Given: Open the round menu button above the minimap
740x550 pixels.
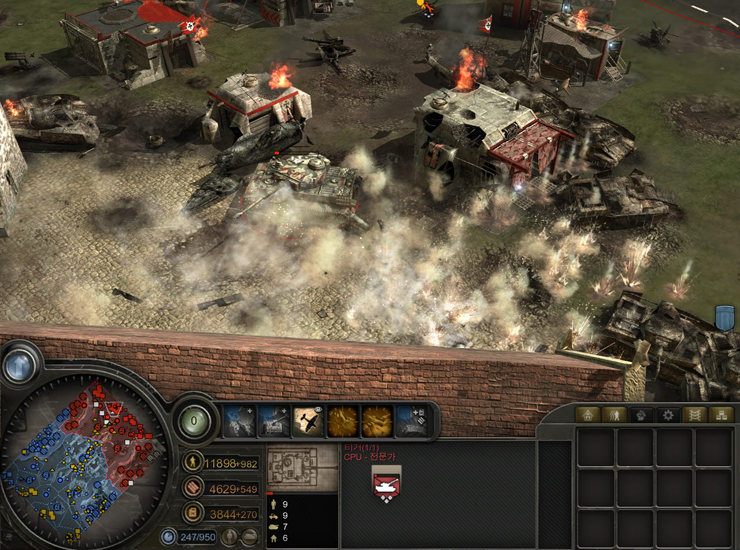Looking at the screenshot, I should click(20, 366).
